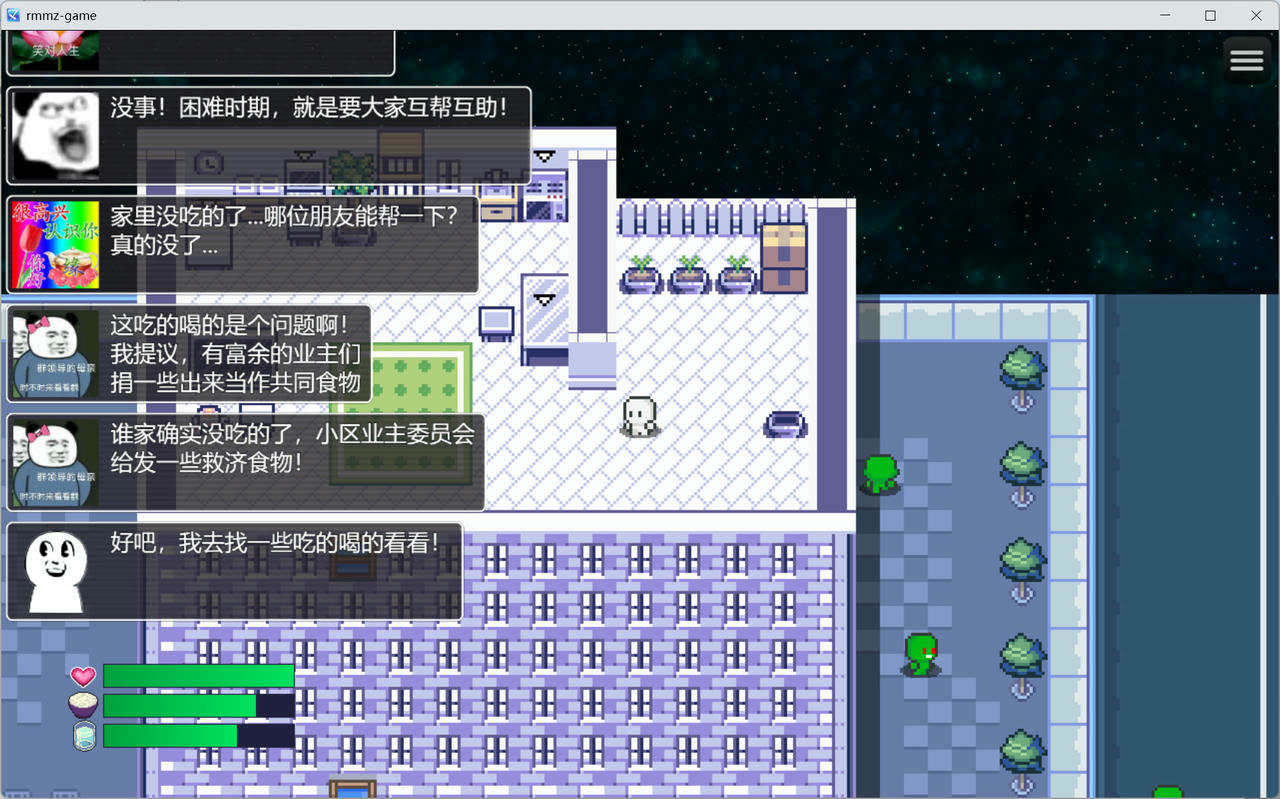Click the white smiling meme avatar at bottom message

(55, 572)
